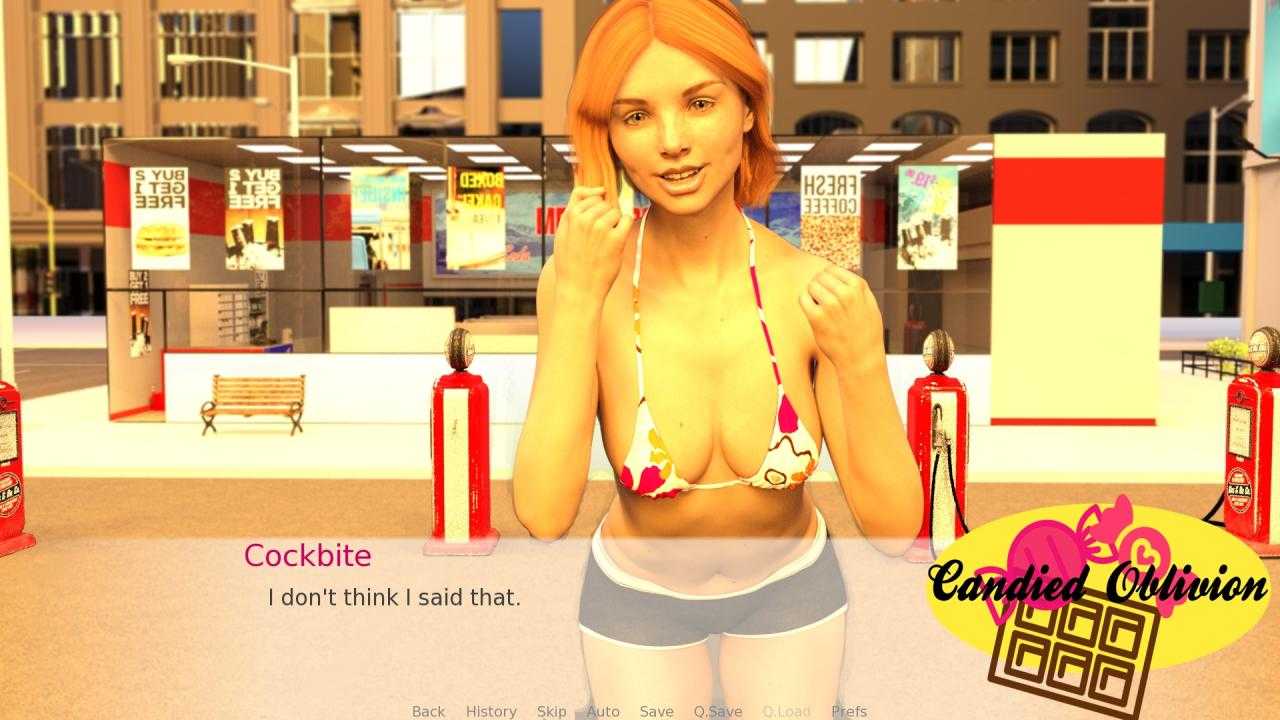Click the Cockbite character name label
The height and width of the screenshot is (720, 1280).
pos(308,556)
